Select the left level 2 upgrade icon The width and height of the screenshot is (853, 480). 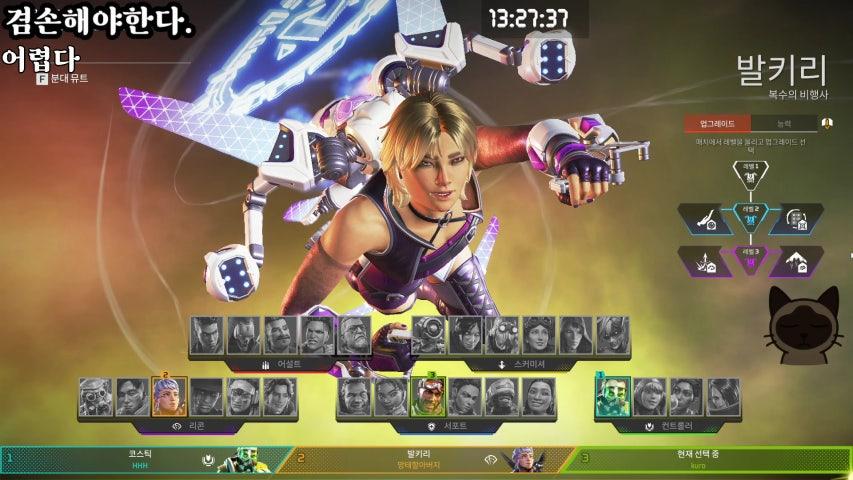(x=705, y=218)
